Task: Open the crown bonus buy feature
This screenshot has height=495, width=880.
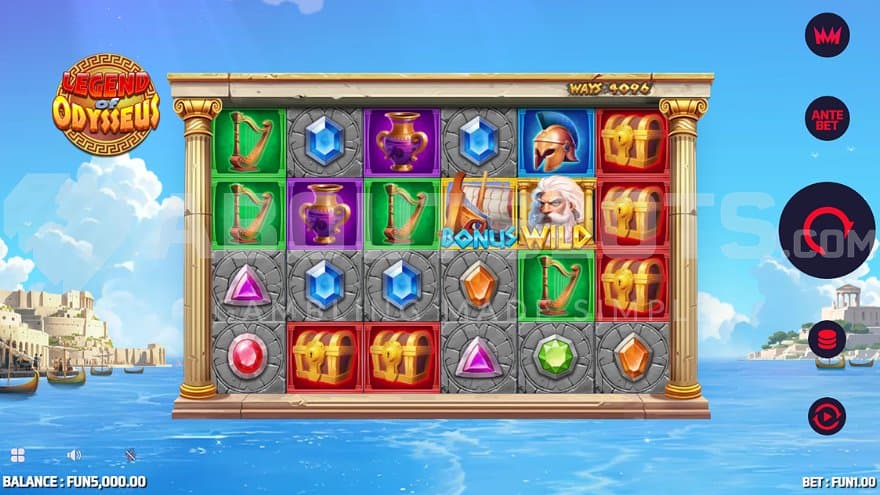Action: [827, 35]
